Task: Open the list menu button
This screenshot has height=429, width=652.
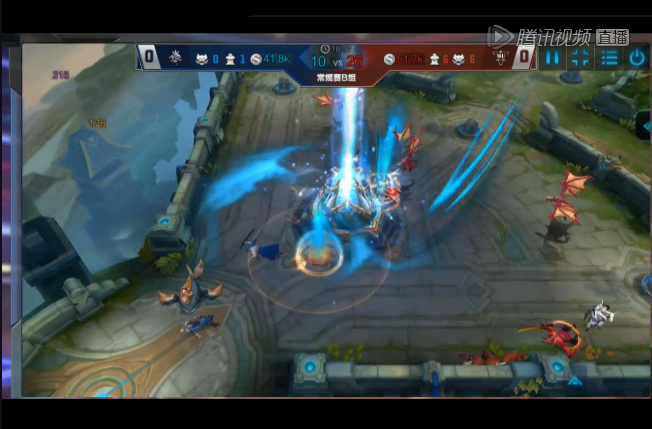Action: coord(609,58)
